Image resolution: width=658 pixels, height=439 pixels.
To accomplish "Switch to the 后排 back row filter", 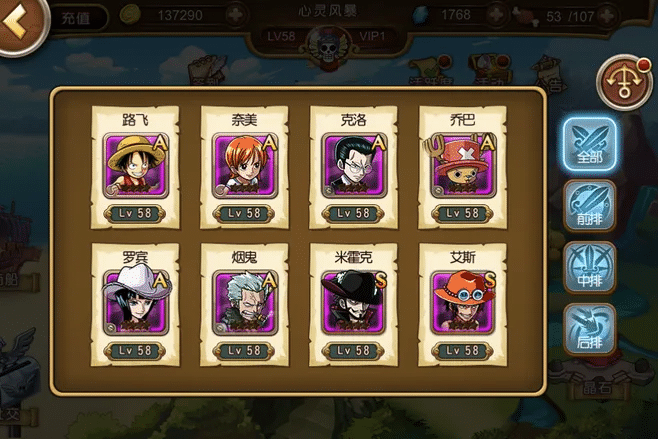I will pyautogui.click(x=589, y=328).
